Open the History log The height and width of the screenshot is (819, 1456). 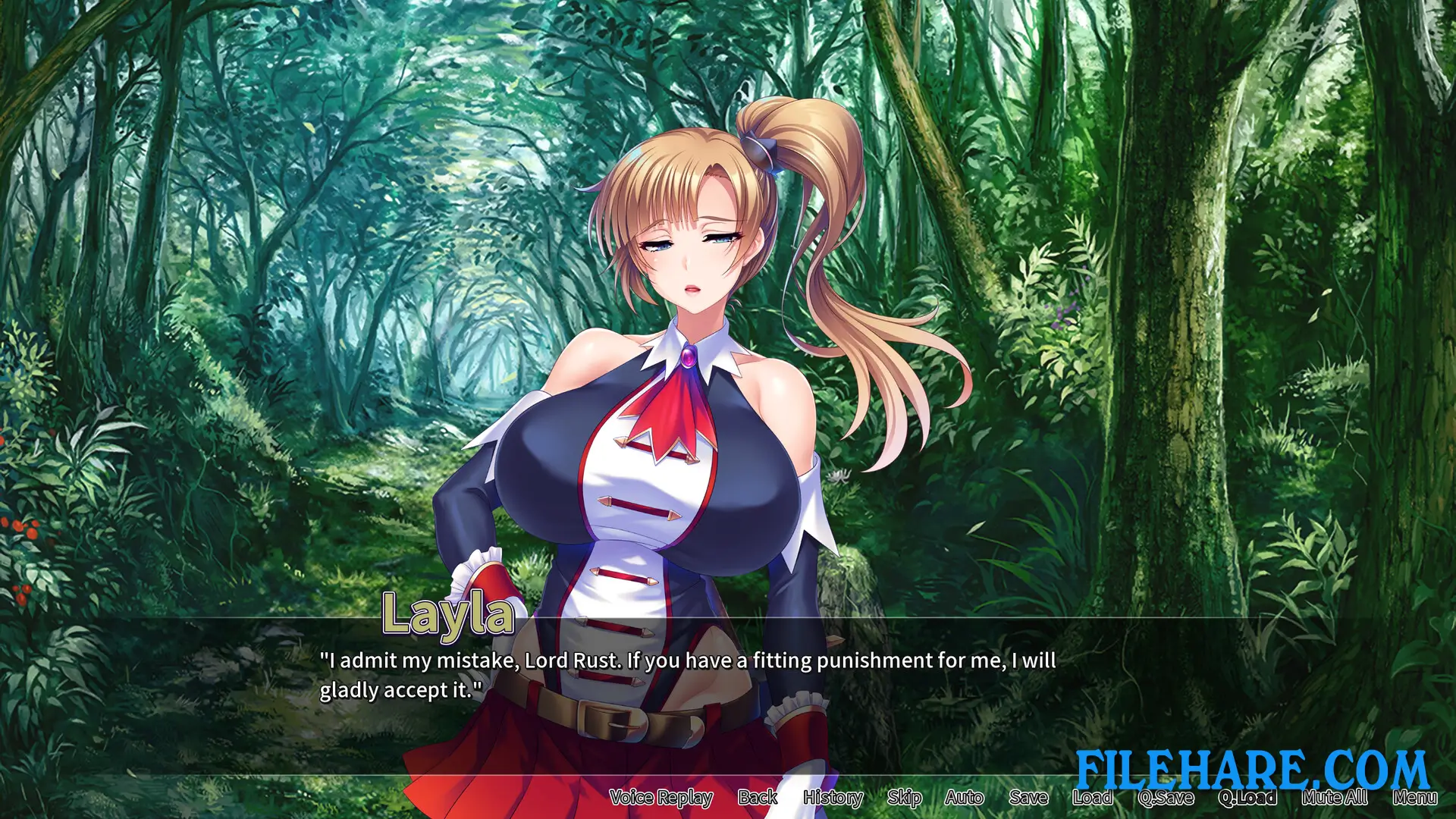click(x=833, y=798)
